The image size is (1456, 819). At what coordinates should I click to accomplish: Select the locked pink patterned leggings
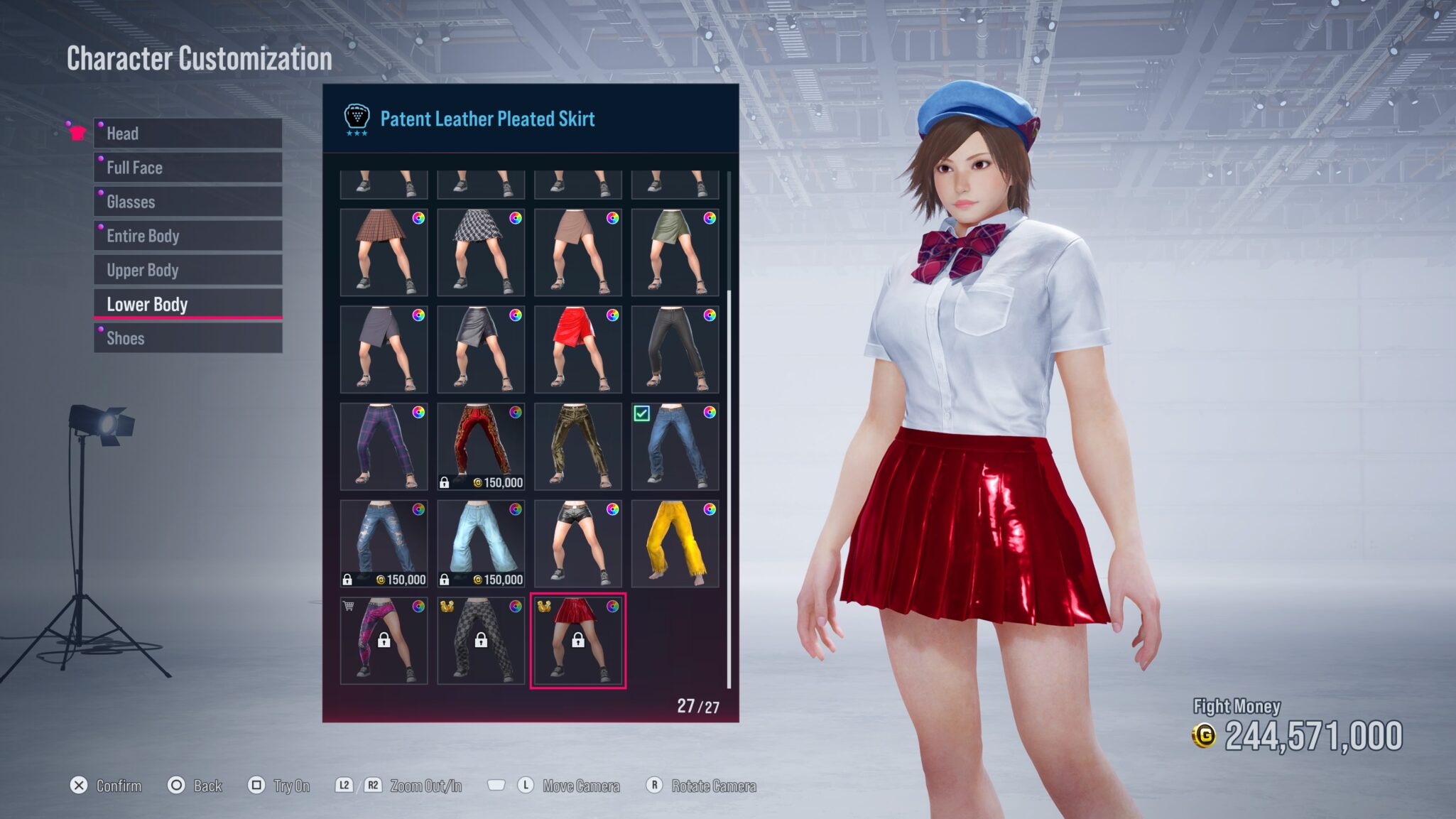pos(384,641)
